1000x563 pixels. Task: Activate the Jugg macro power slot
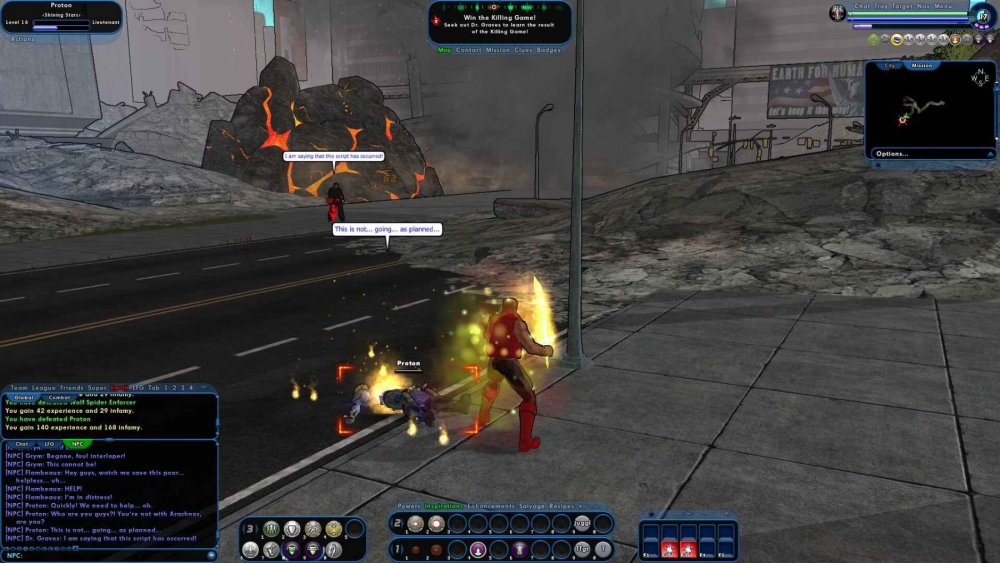[582, 524]
